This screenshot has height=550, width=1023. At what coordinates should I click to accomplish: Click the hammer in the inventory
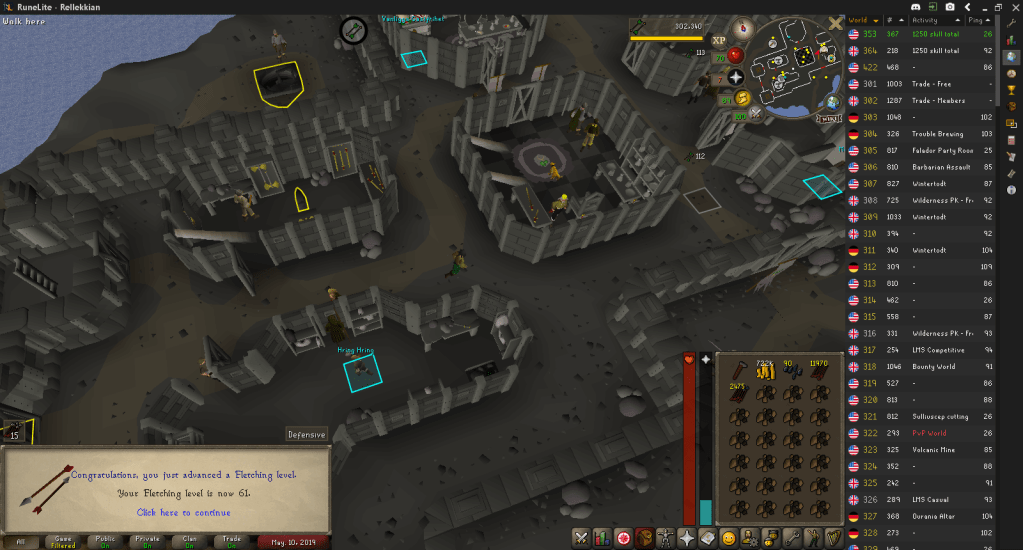[739, 370]
